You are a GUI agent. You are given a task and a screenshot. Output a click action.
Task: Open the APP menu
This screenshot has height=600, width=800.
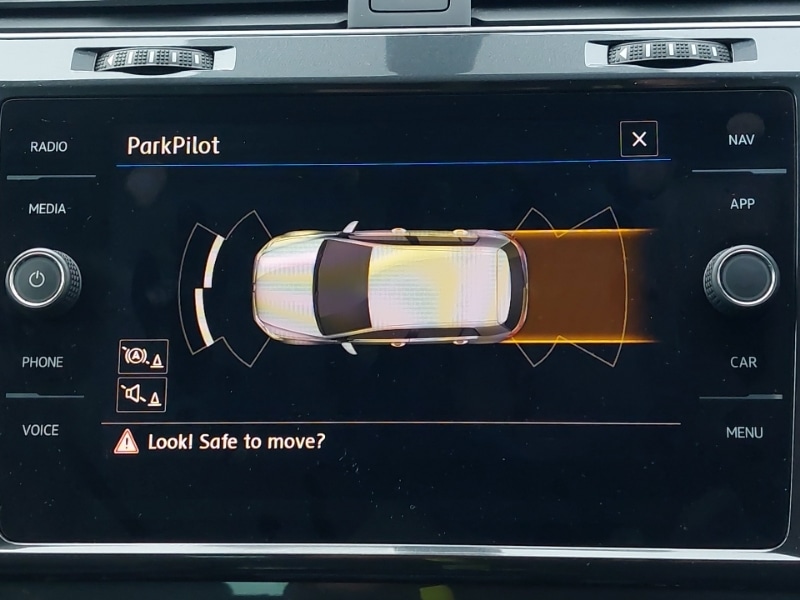pyautogui.click(x=742, y=204)
